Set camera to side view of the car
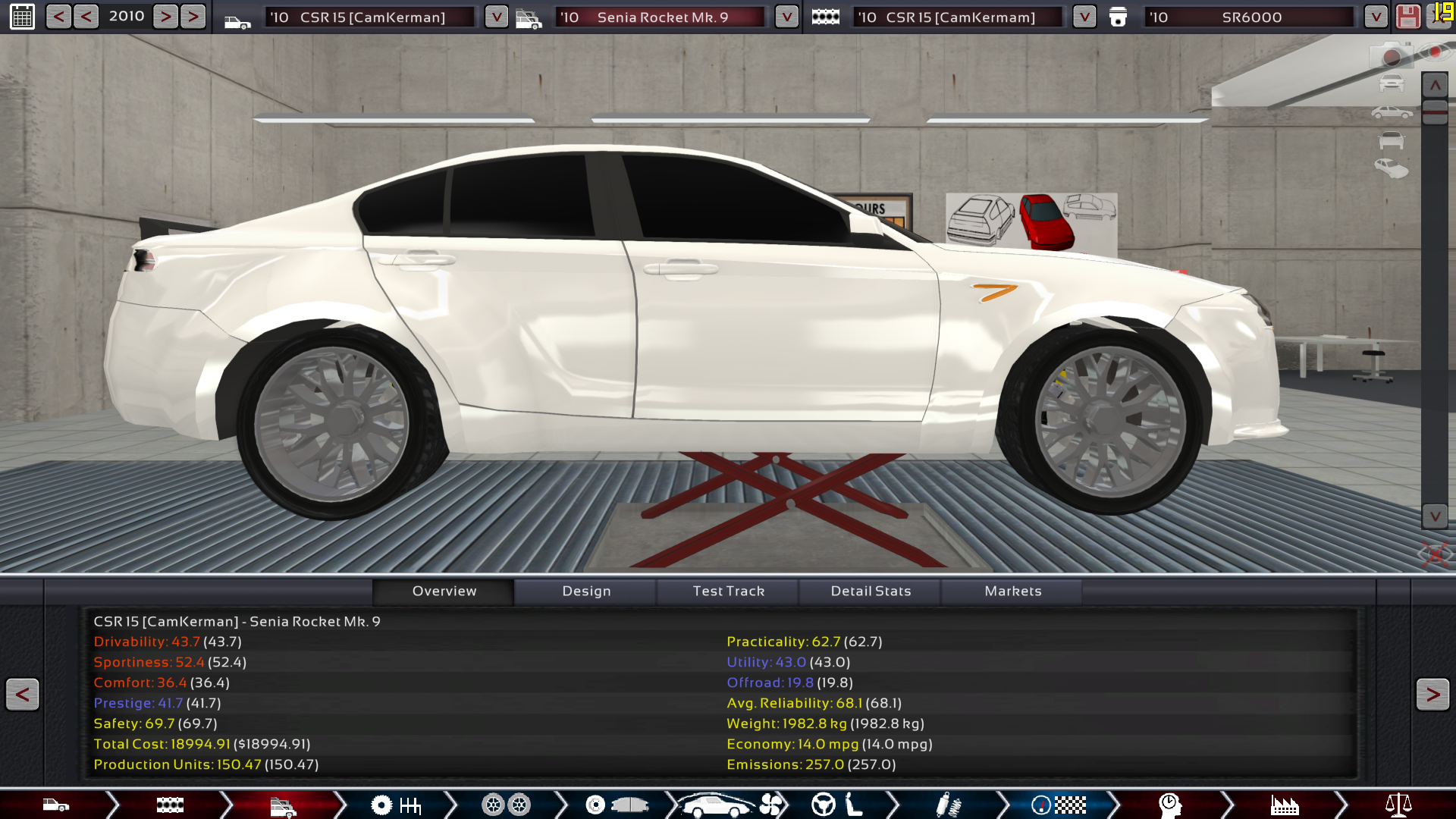Viewport: 1456px width, 819px height. (x=1391, y=113)
